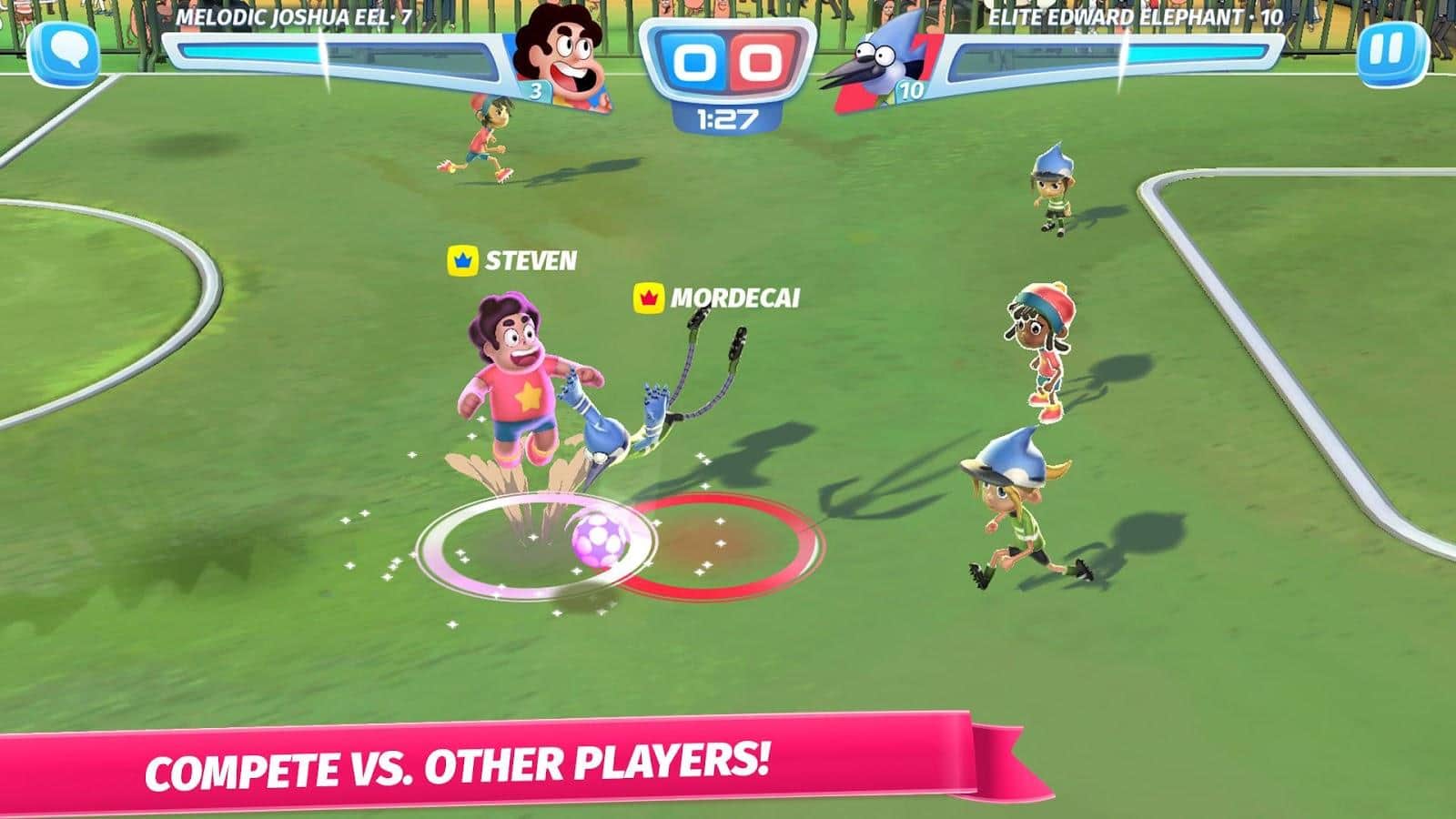
Task: Tap Steven's player portrait in the scoreboard
Action: [564, 56]
